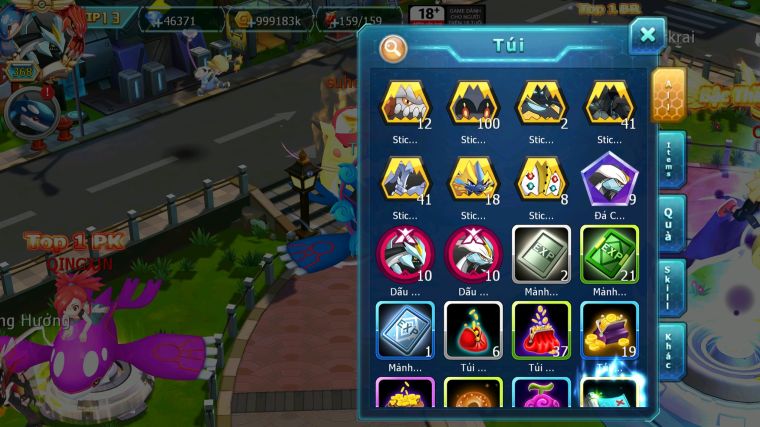Select the blue fragment with count 1
The height and width of the screenshot is (427, 760).
(x=405, y=328)
